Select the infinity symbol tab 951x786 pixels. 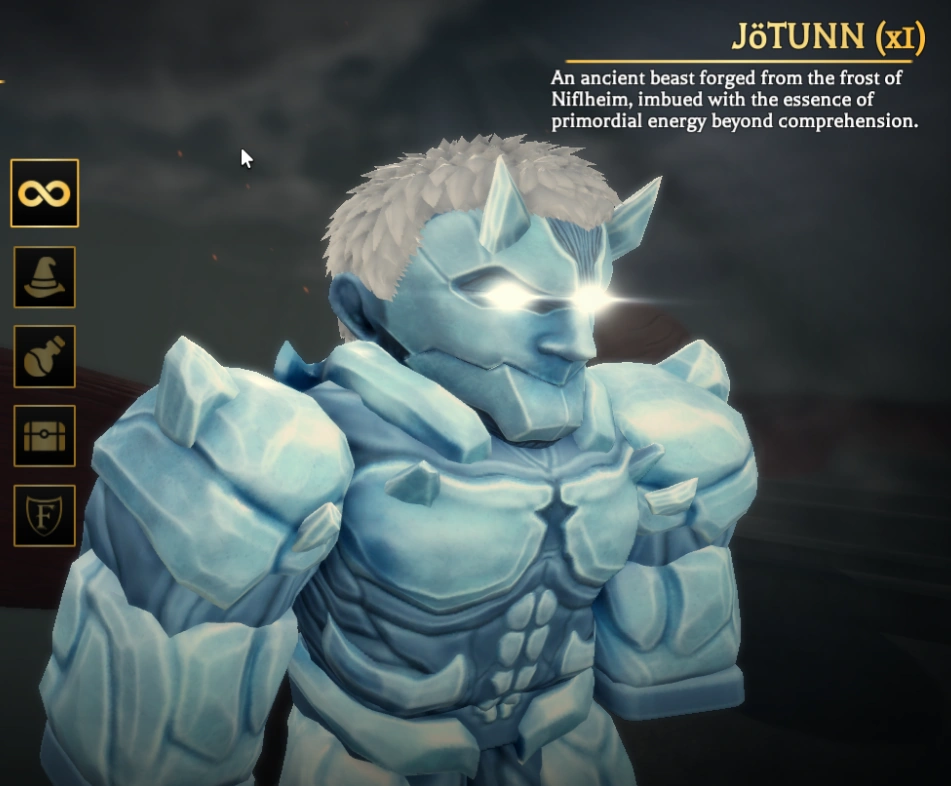click(x=45, y=193)
